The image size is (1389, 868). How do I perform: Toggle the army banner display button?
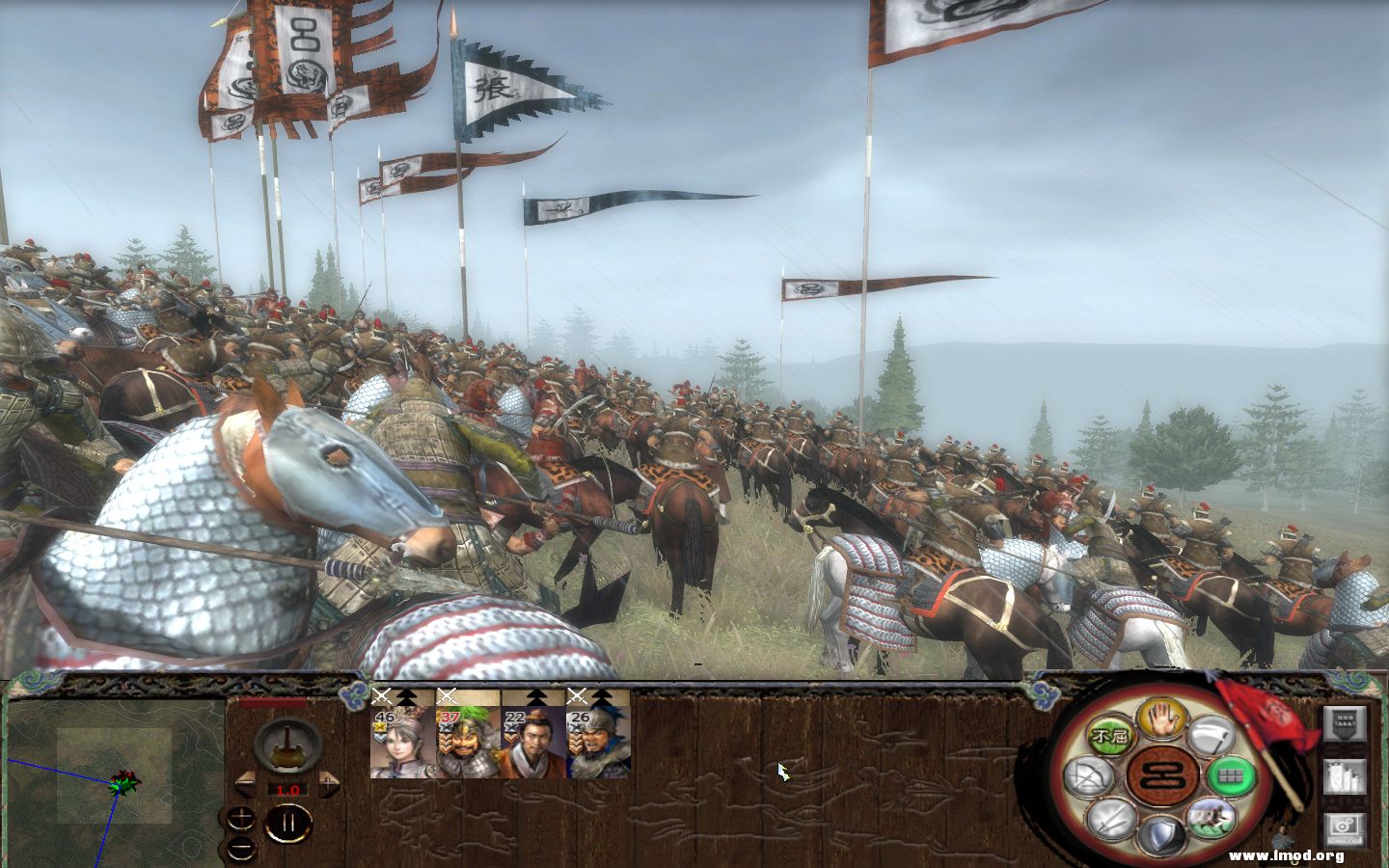(x=1346, y=724)
